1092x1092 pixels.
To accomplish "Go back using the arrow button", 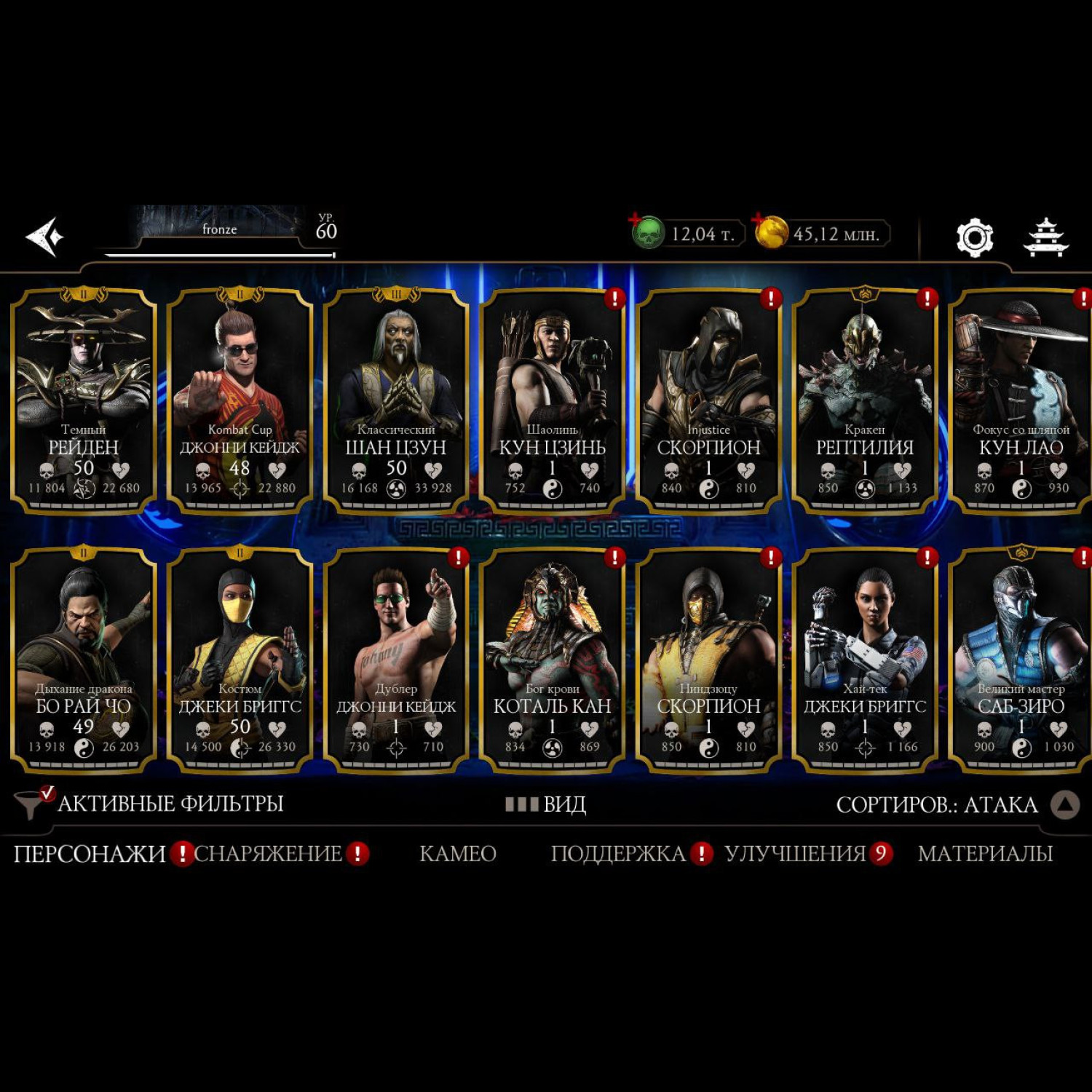I will (44, 237).
